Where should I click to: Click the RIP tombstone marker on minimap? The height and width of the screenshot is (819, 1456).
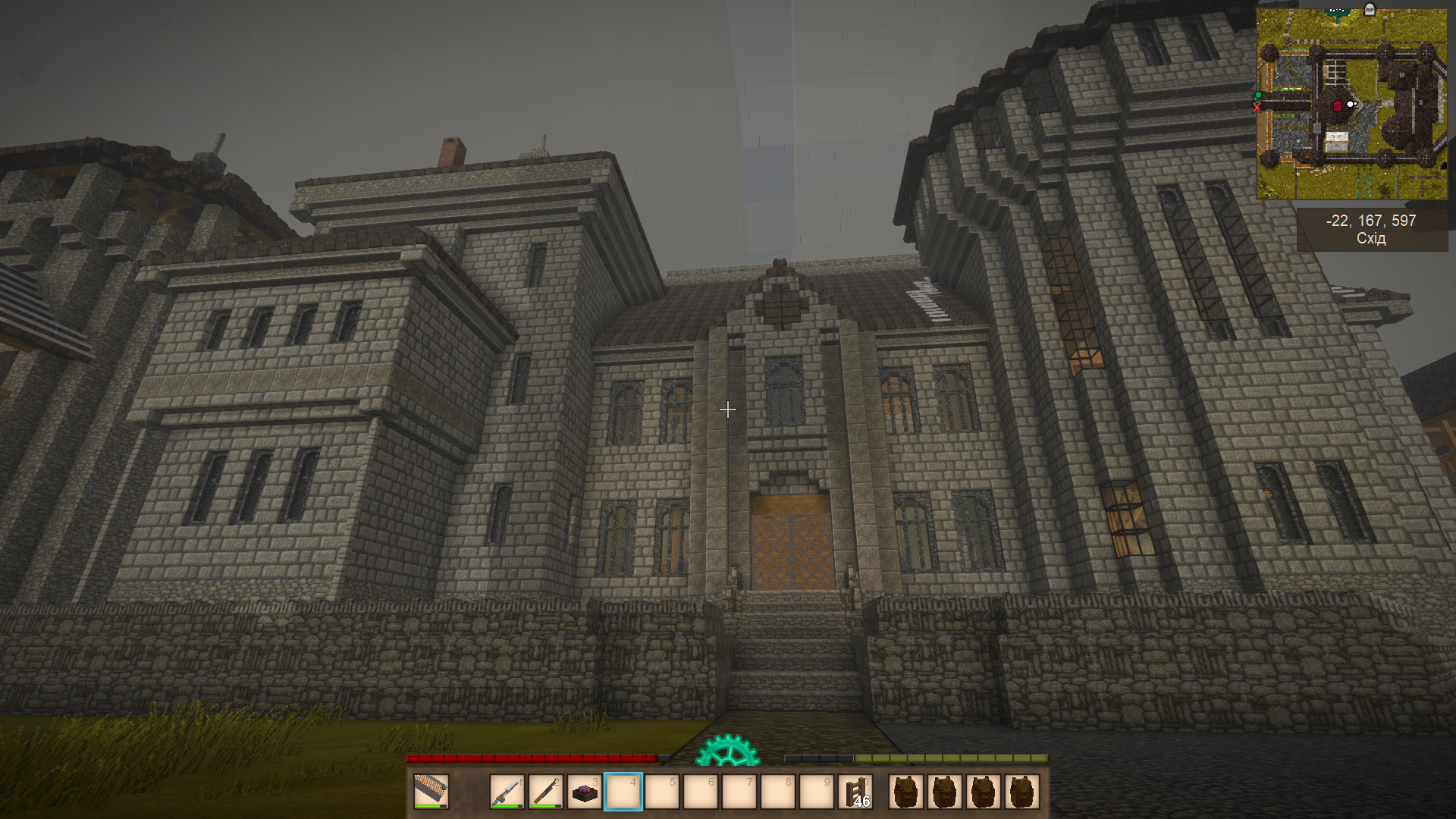1370,10
